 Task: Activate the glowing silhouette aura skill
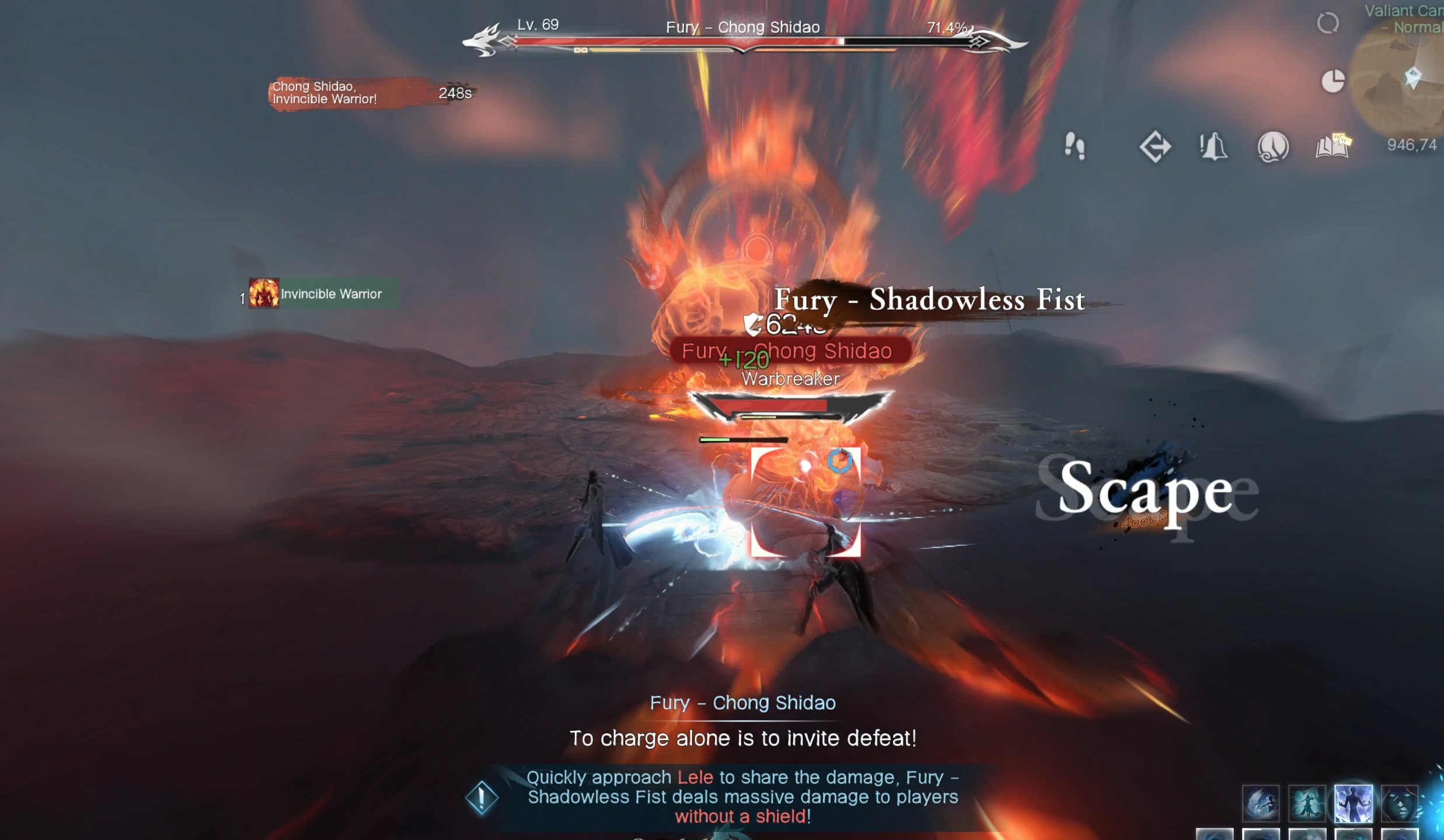[x=1354, y=803]
